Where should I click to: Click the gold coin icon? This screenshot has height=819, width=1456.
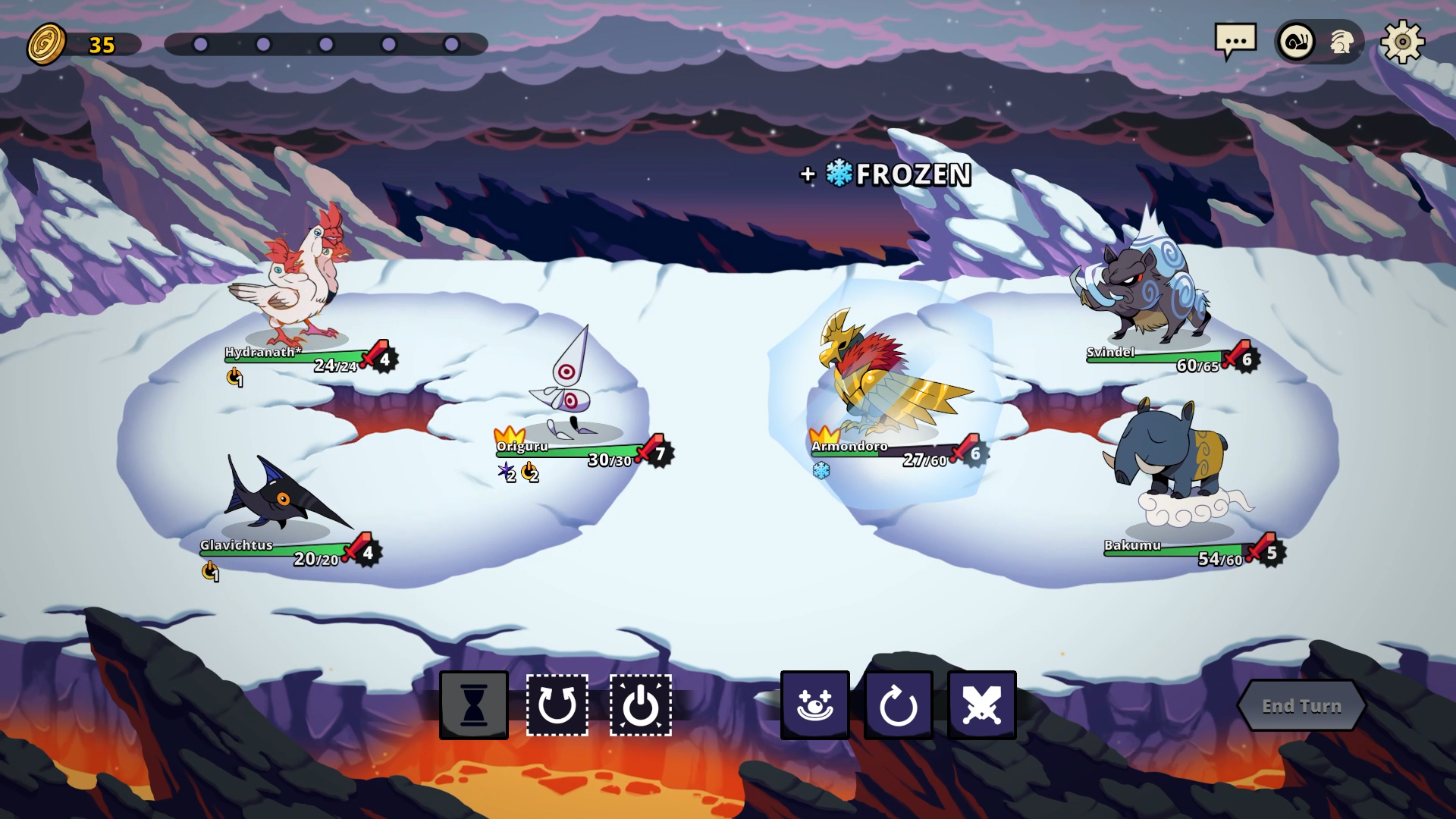point(47,44)
